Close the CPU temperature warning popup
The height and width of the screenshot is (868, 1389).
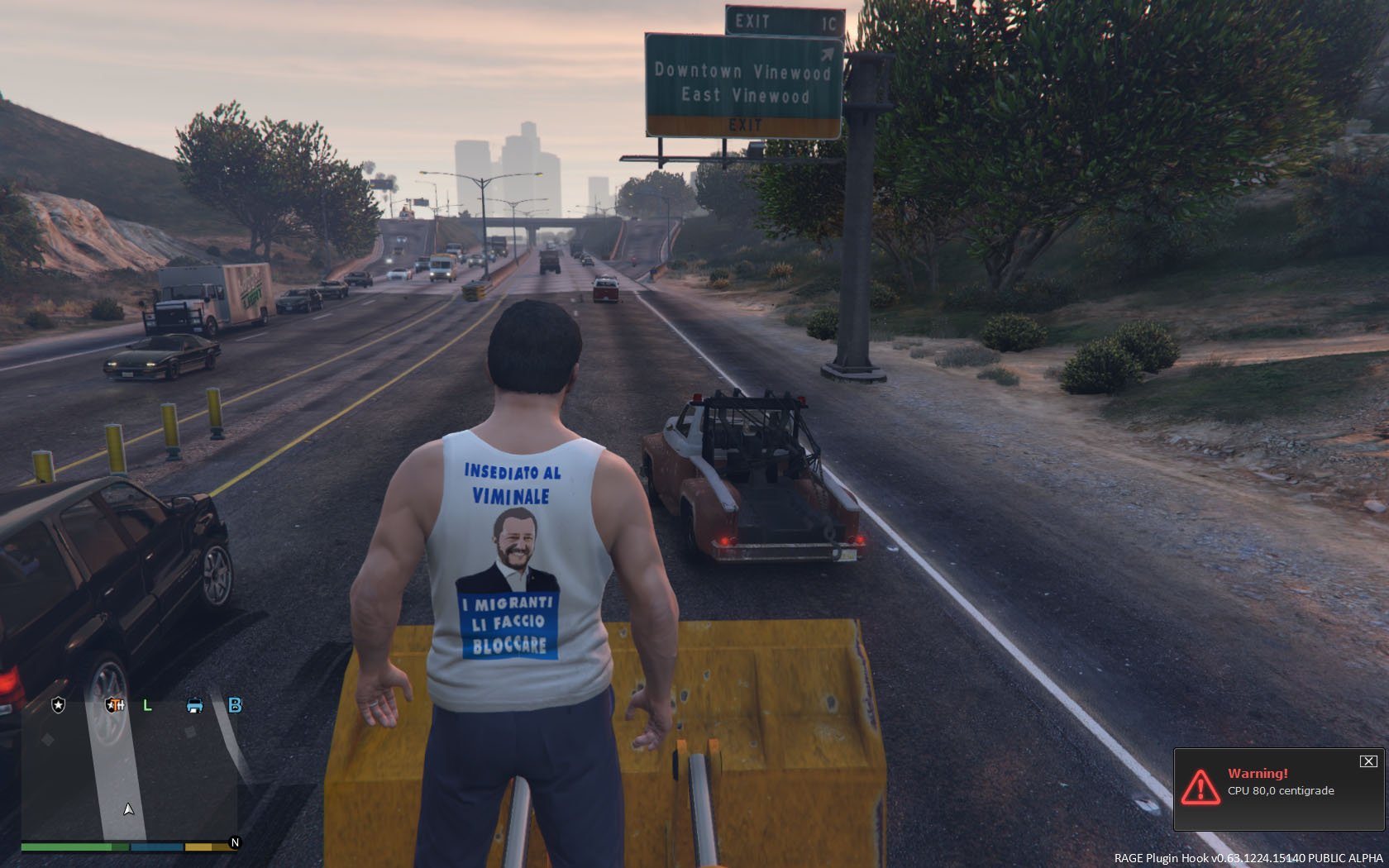pos(1368,761)
